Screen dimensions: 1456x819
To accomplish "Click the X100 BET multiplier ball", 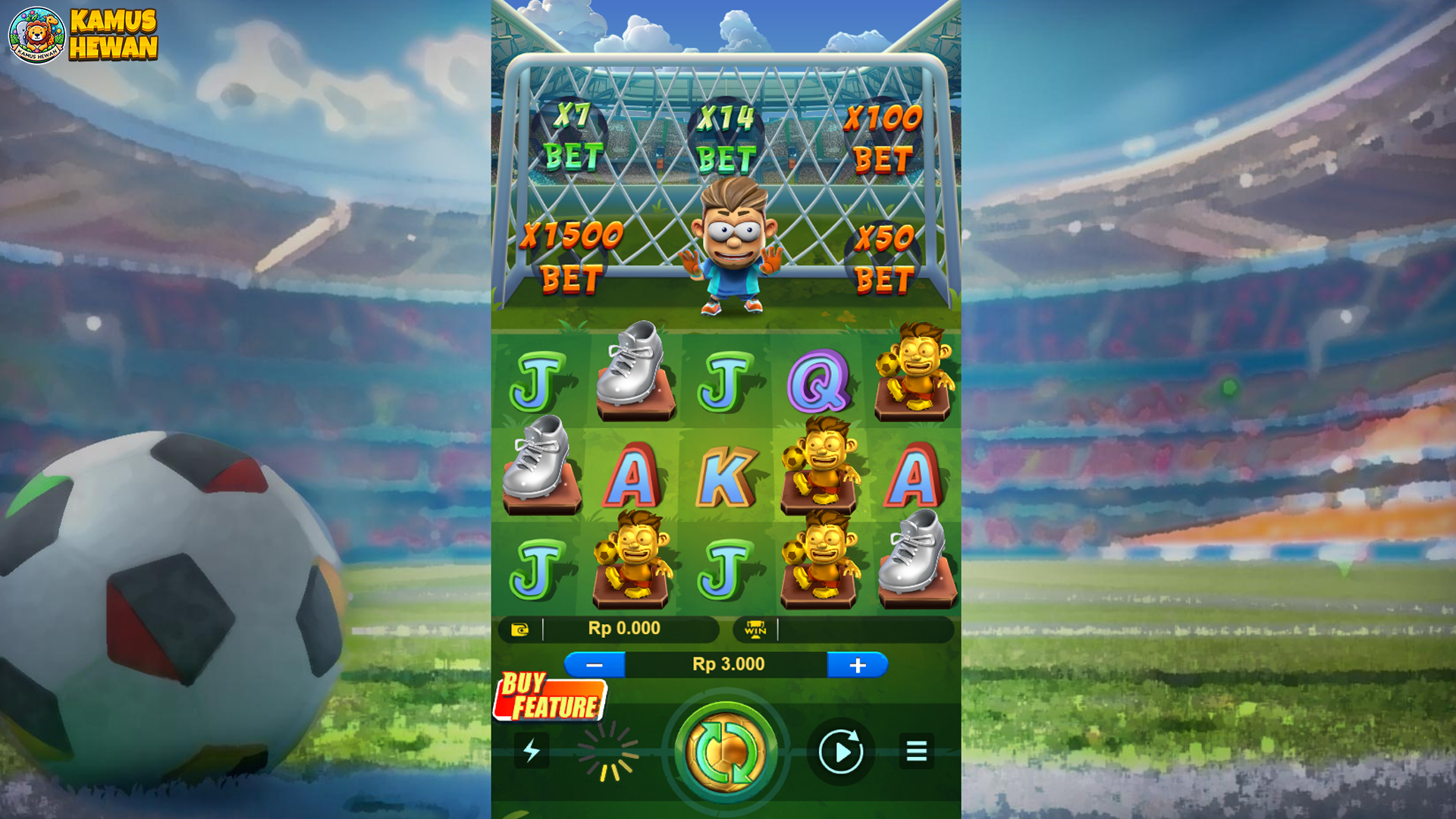I will 883,136.
